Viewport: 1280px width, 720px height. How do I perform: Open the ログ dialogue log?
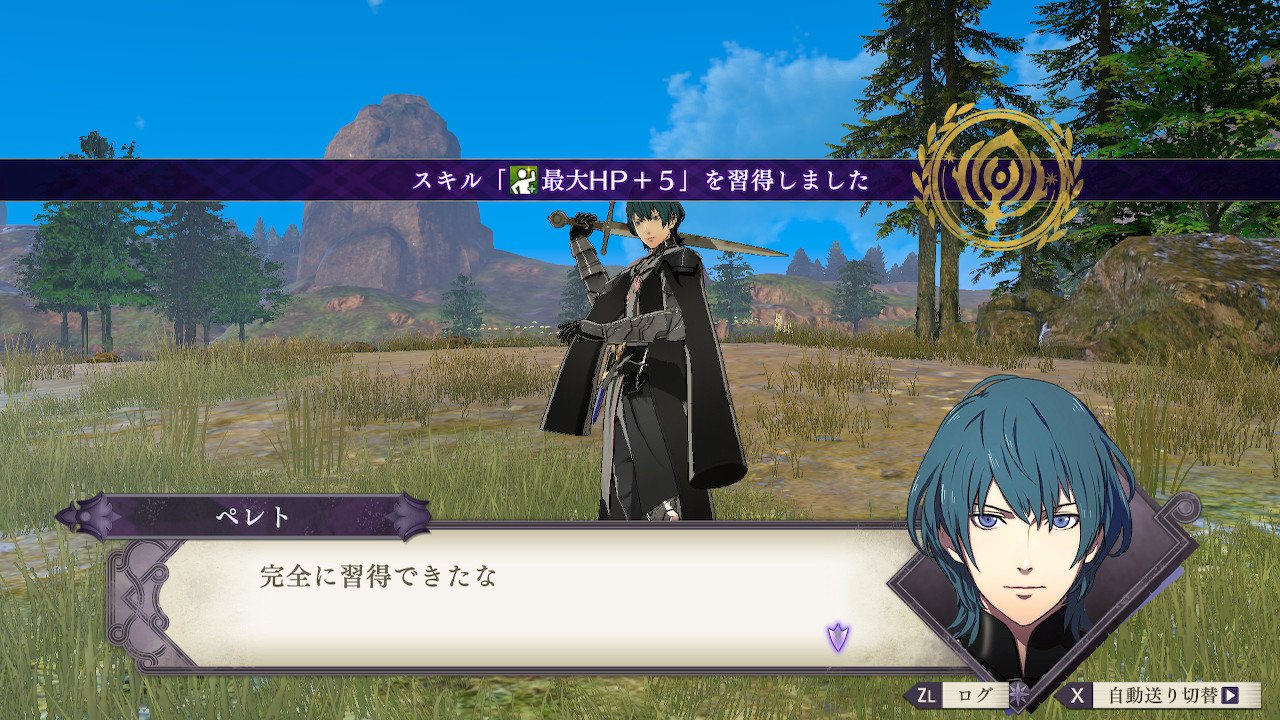(x=960, y=694)
